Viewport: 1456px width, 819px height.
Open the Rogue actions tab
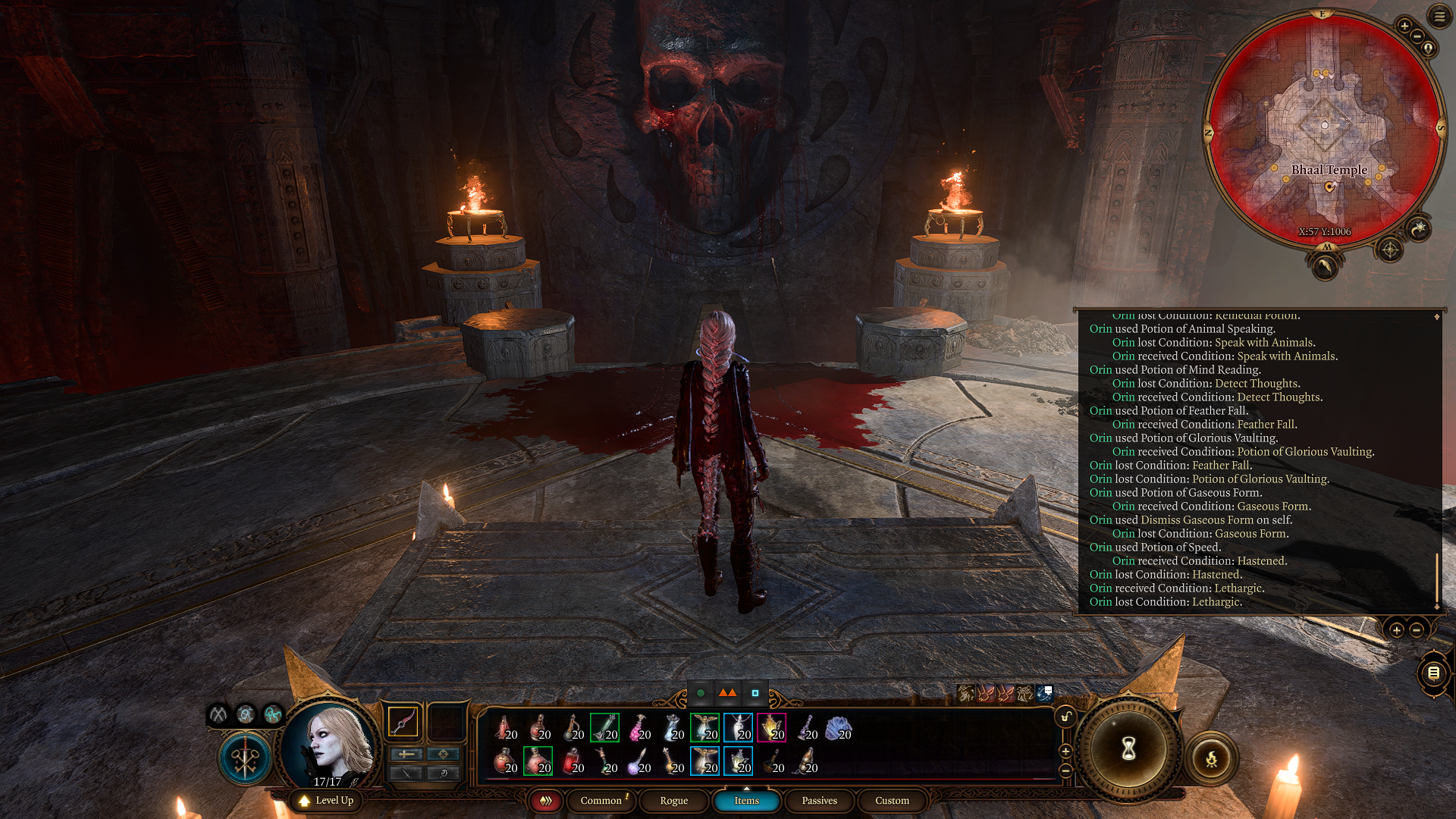coord(673,801)
